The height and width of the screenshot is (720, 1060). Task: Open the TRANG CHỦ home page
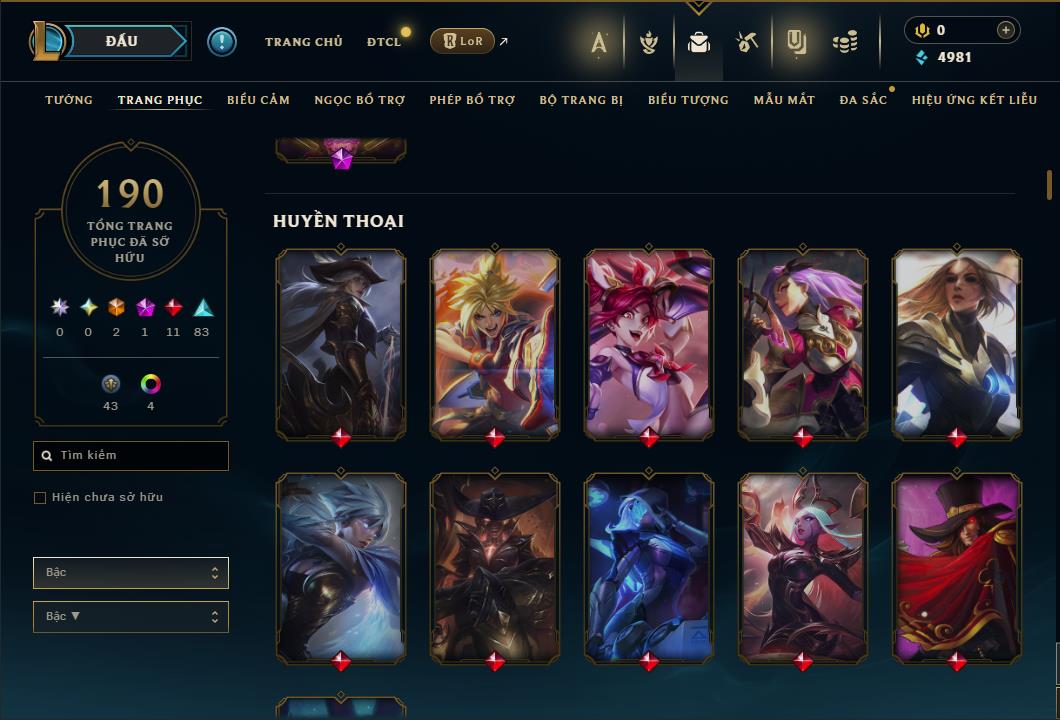coord(303,42)
